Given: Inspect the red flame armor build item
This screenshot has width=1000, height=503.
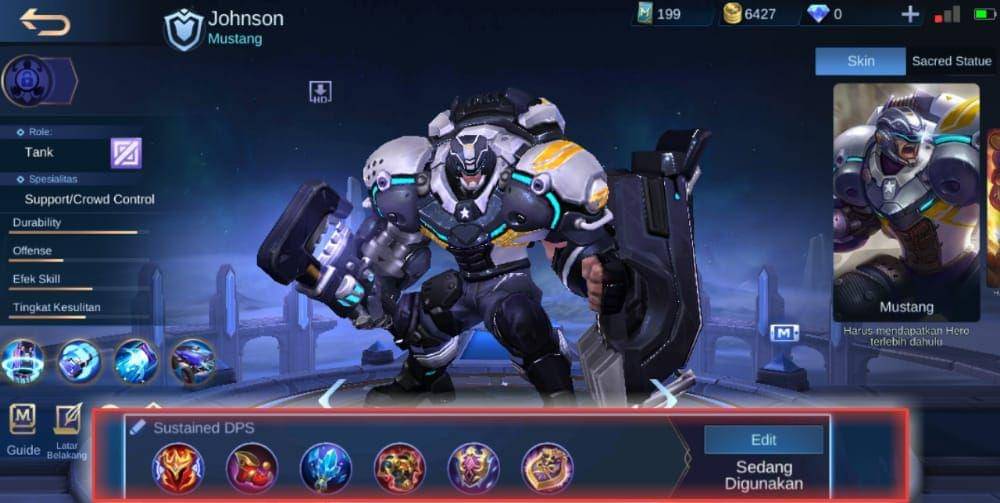Looking at the screenshot, I should click(178, 467).
